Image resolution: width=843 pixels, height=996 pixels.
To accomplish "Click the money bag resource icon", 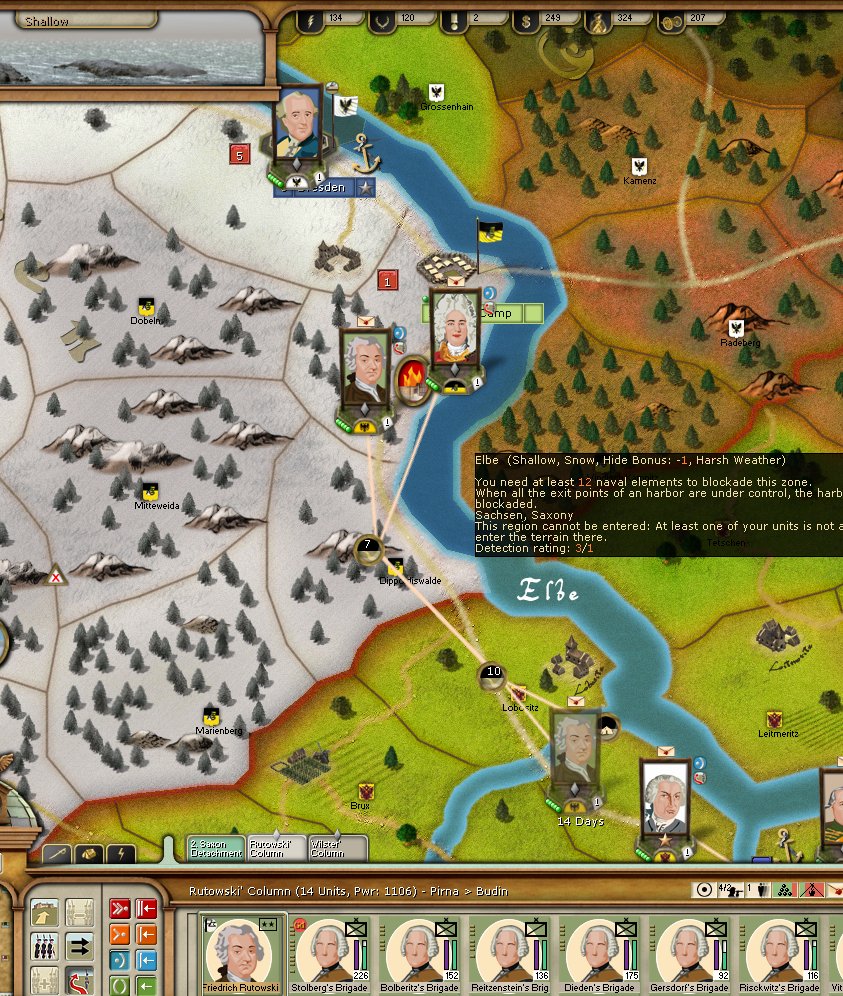I will click(601, 17).
